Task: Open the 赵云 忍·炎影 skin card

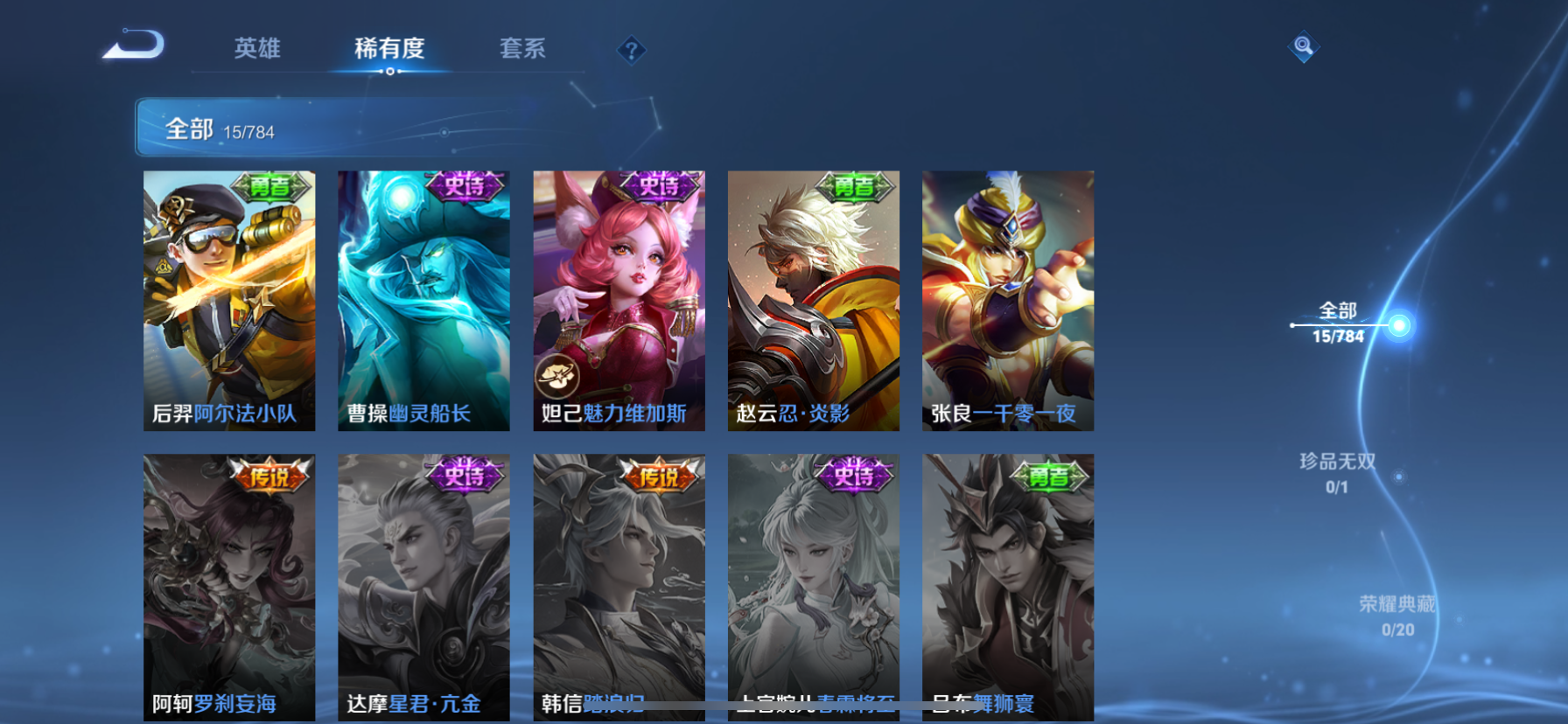Action: 813,302
